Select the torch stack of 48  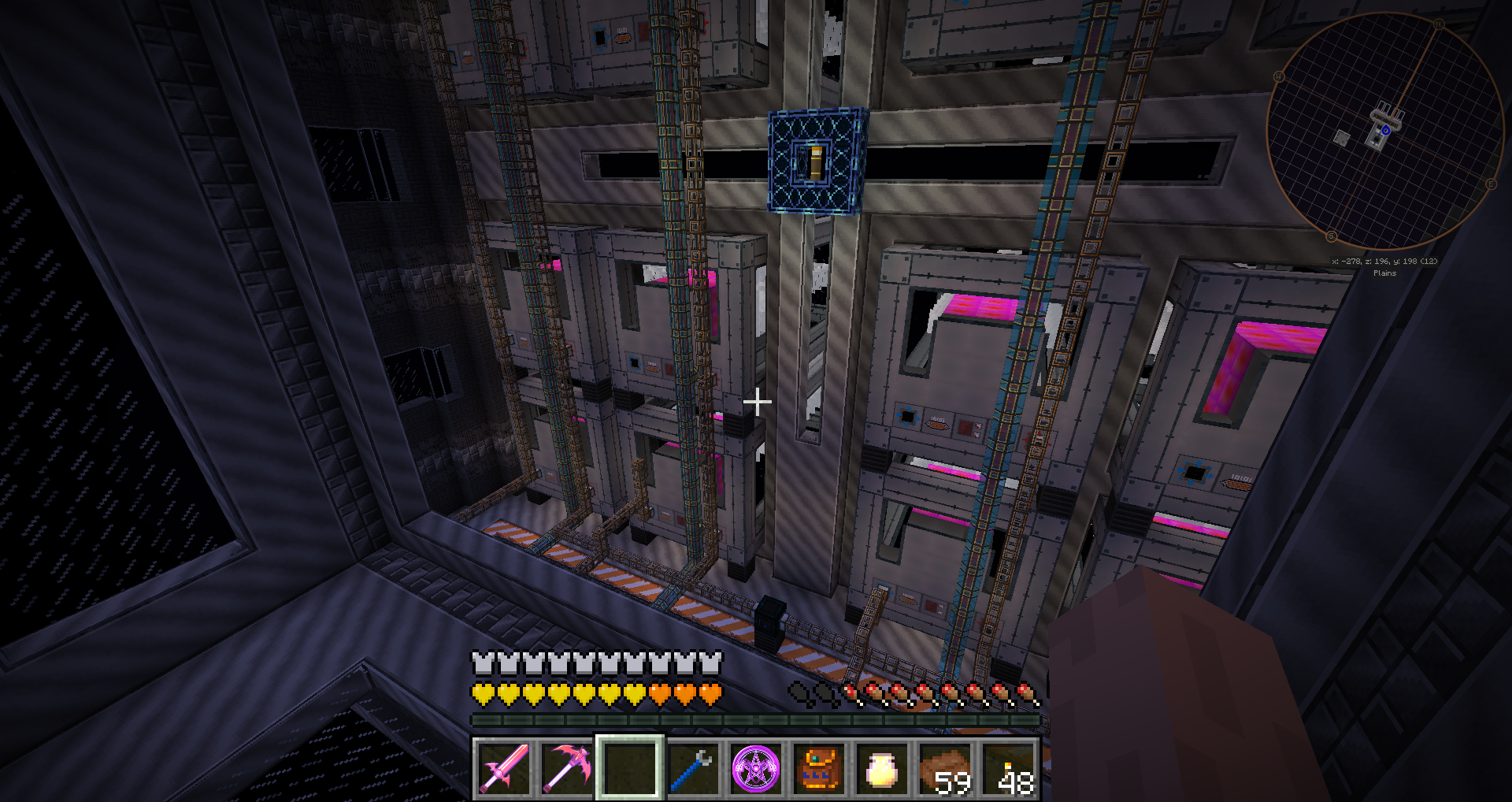tap(1008, 768)
